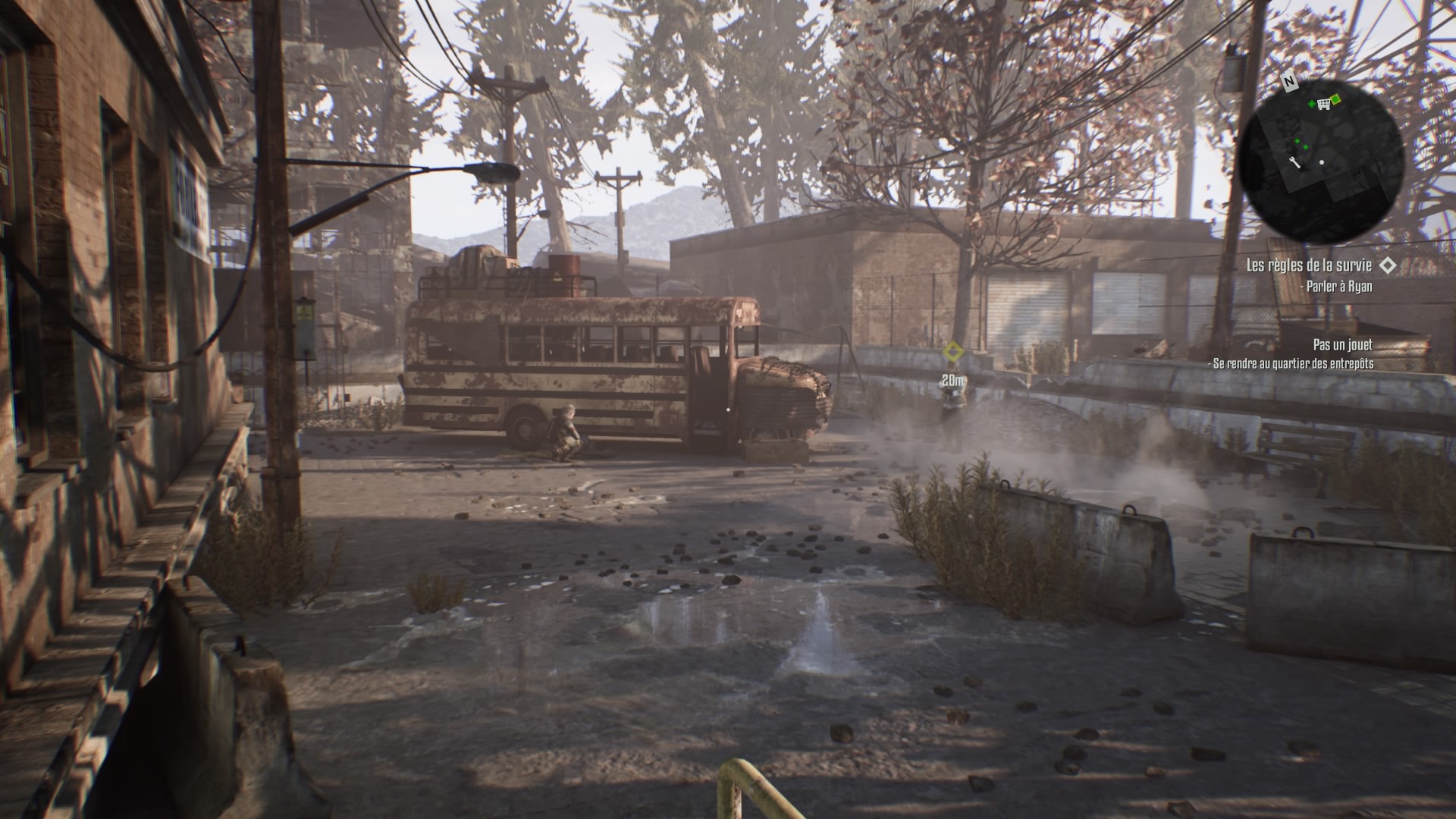The height and width of the screenshot is (819, 1456).
Task: Select the yellow-framed green objective marker on minimap
Action: 1336,99
